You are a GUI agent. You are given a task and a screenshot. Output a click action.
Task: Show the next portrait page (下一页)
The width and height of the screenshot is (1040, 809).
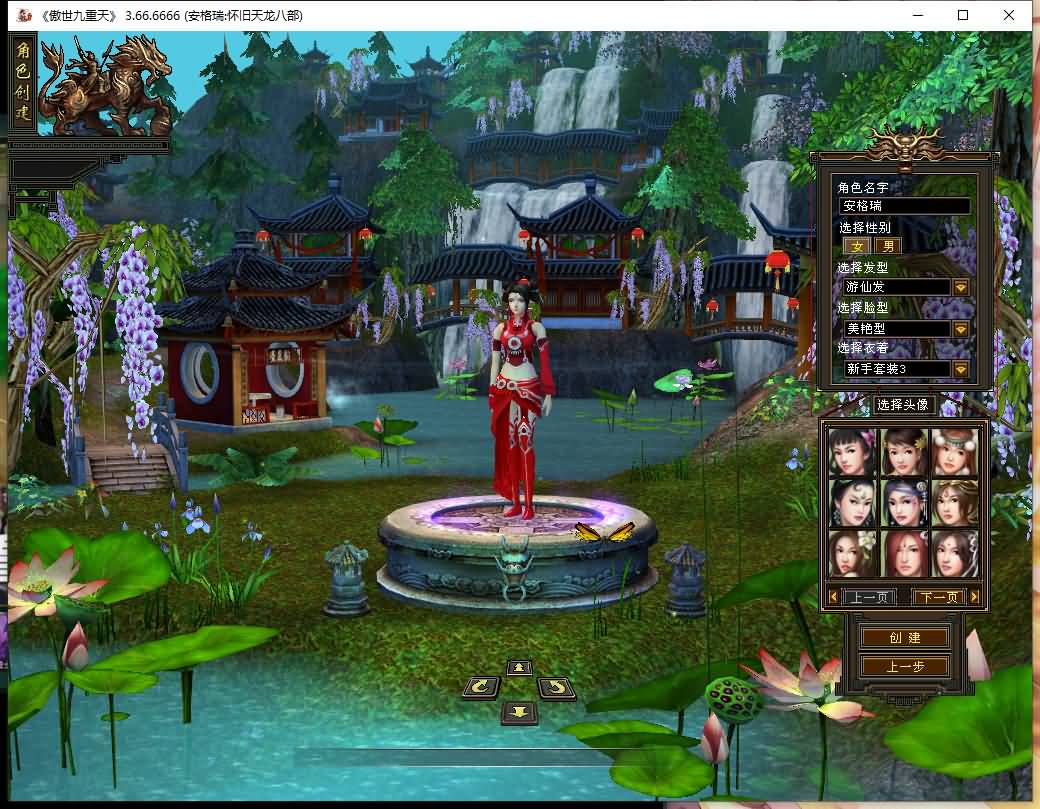[939, 597]
